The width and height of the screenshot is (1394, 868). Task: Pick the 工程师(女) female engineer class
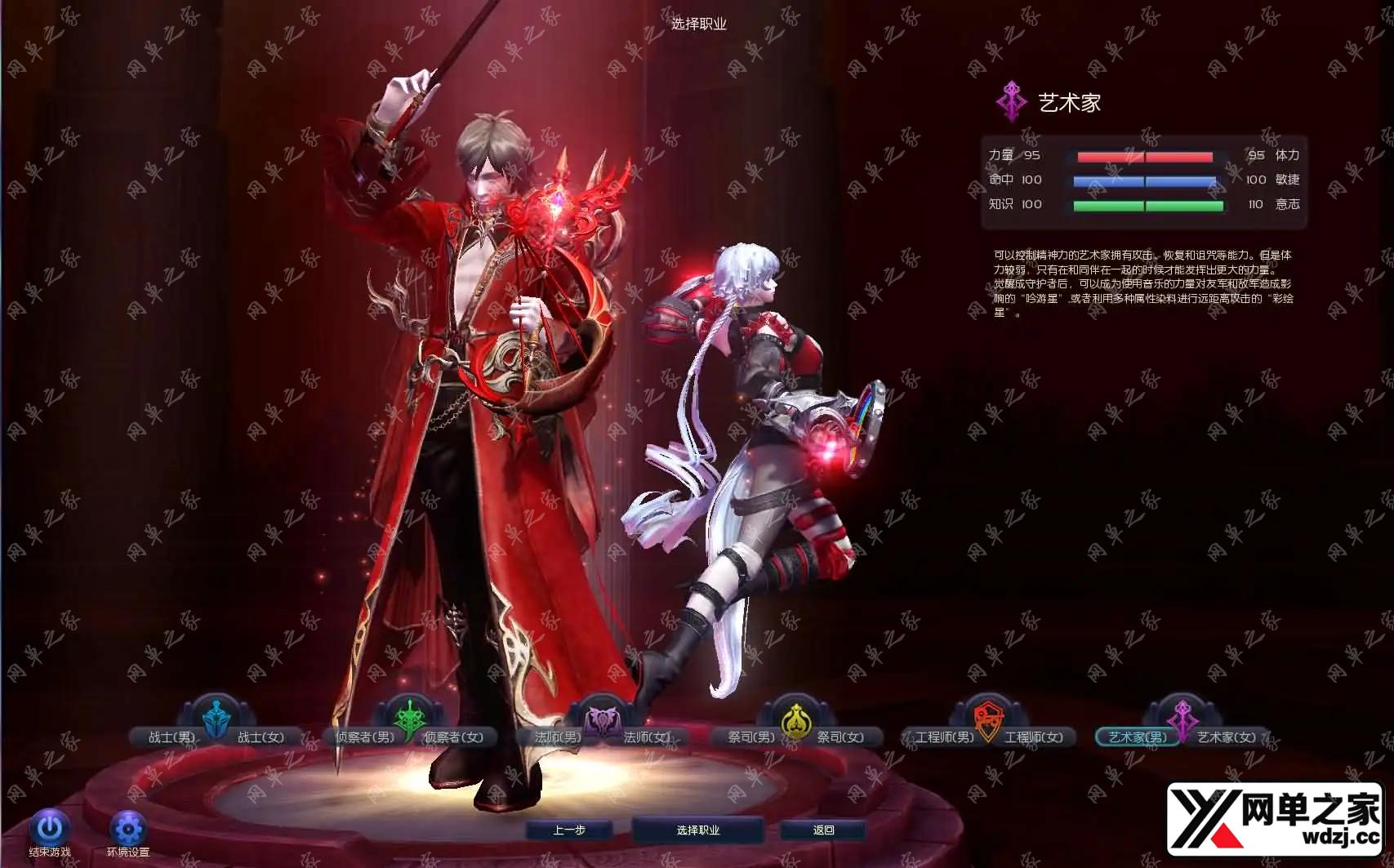[x=1034, y=737]
